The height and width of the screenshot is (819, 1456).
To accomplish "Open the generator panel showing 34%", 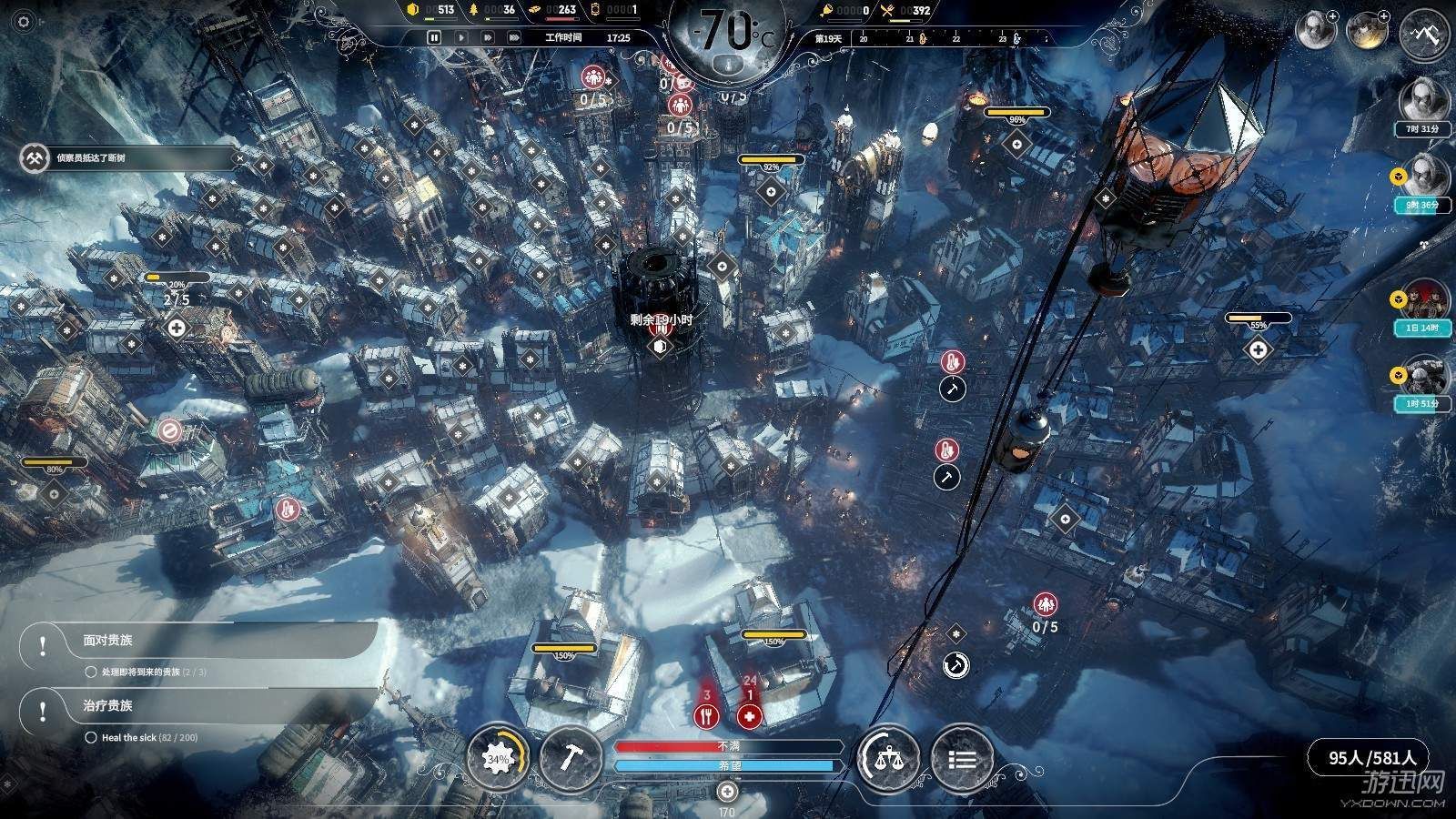I will tap(498, 758).
